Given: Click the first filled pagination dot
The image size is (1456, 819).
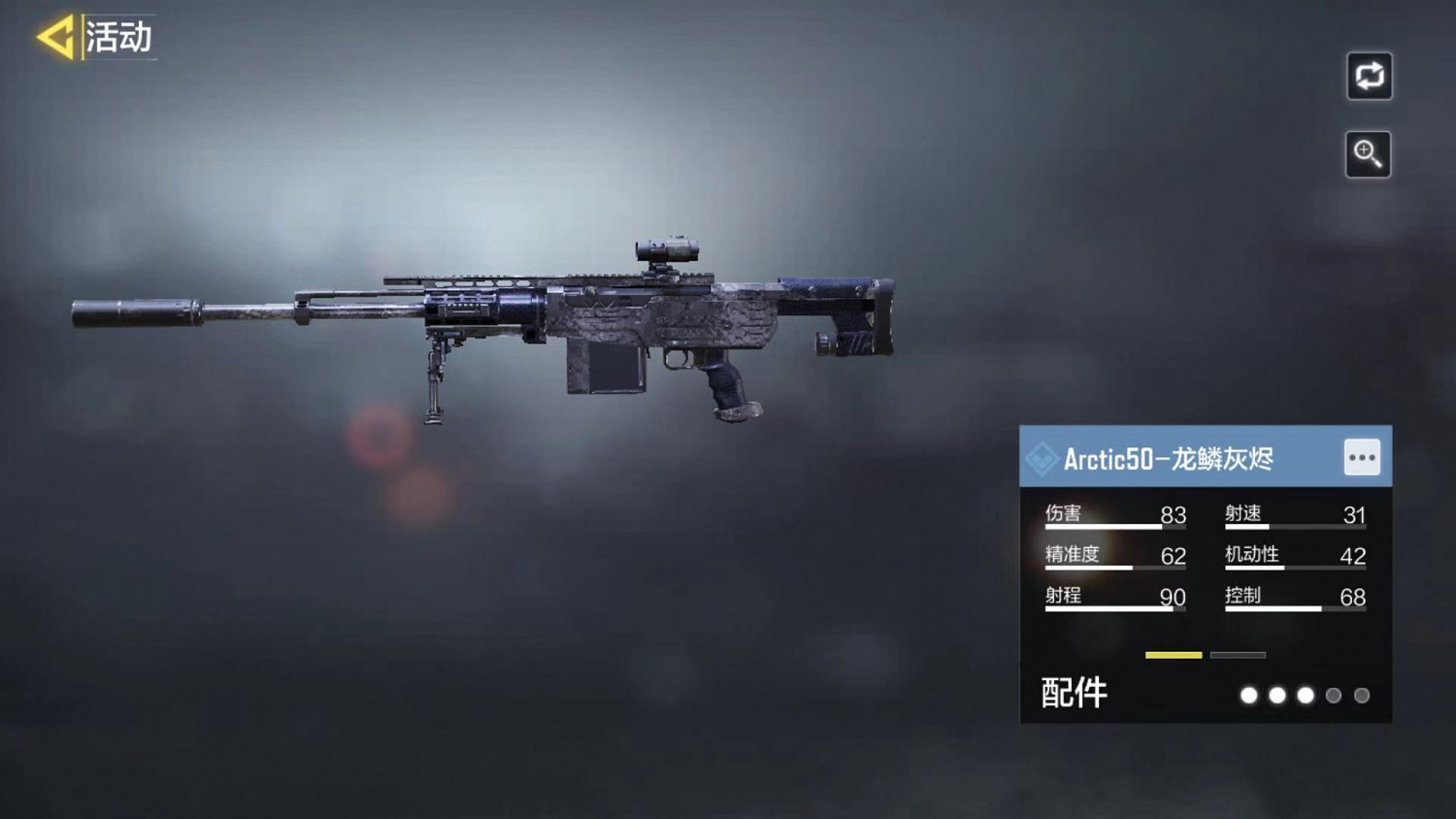Looking at the screenshot, I should tap(1249, 696).
